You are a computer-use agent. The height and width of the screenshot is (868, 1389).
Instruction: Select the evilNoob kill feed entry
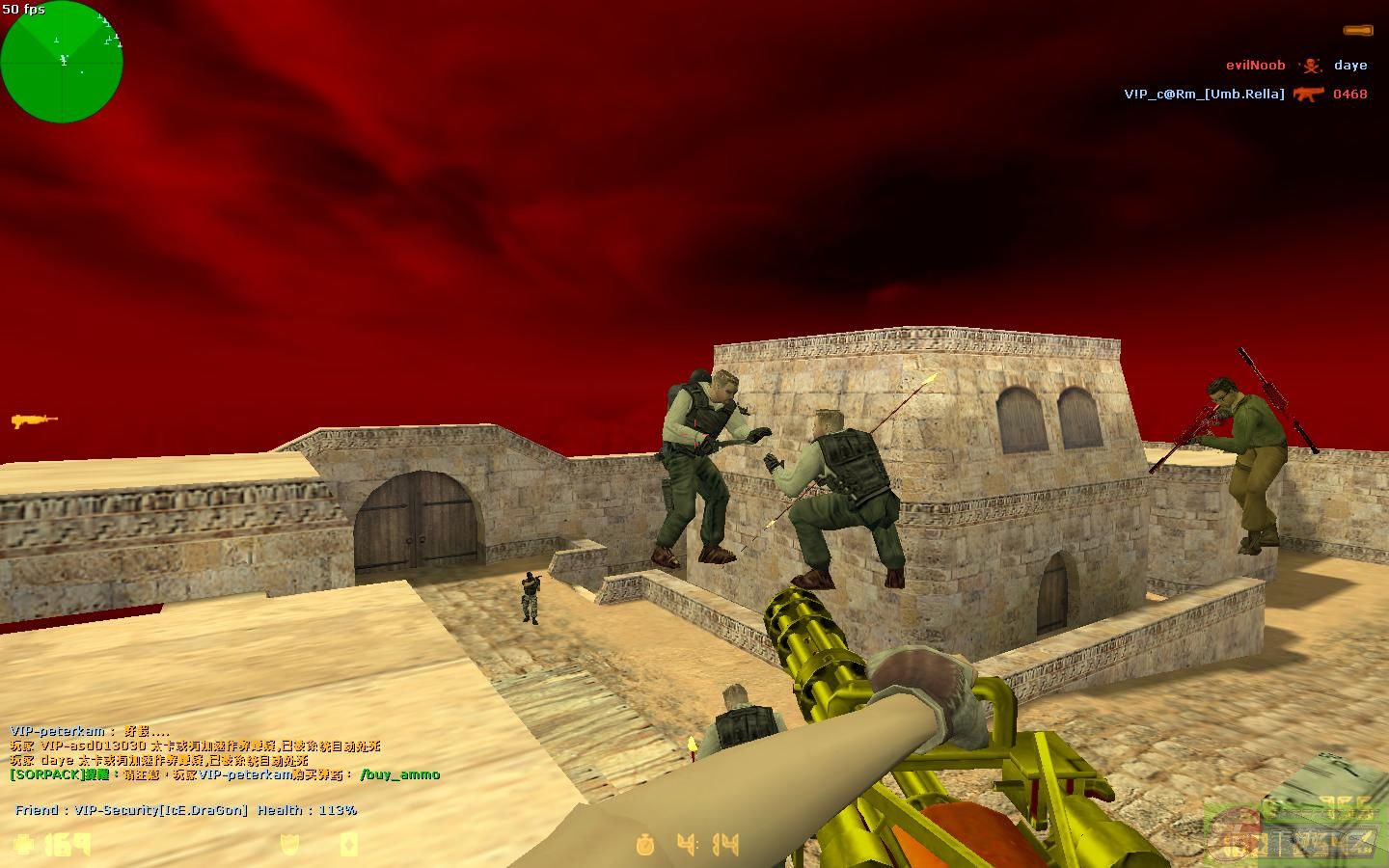(1255, 66)
